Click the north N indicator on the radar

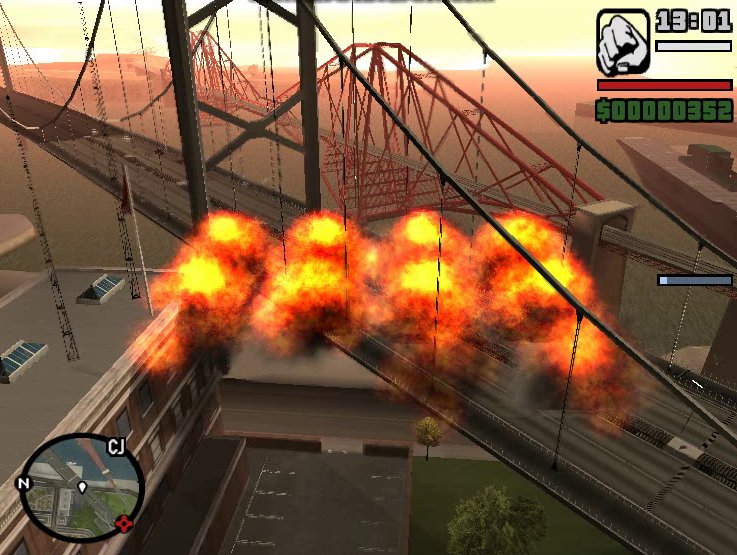[23, 484]
